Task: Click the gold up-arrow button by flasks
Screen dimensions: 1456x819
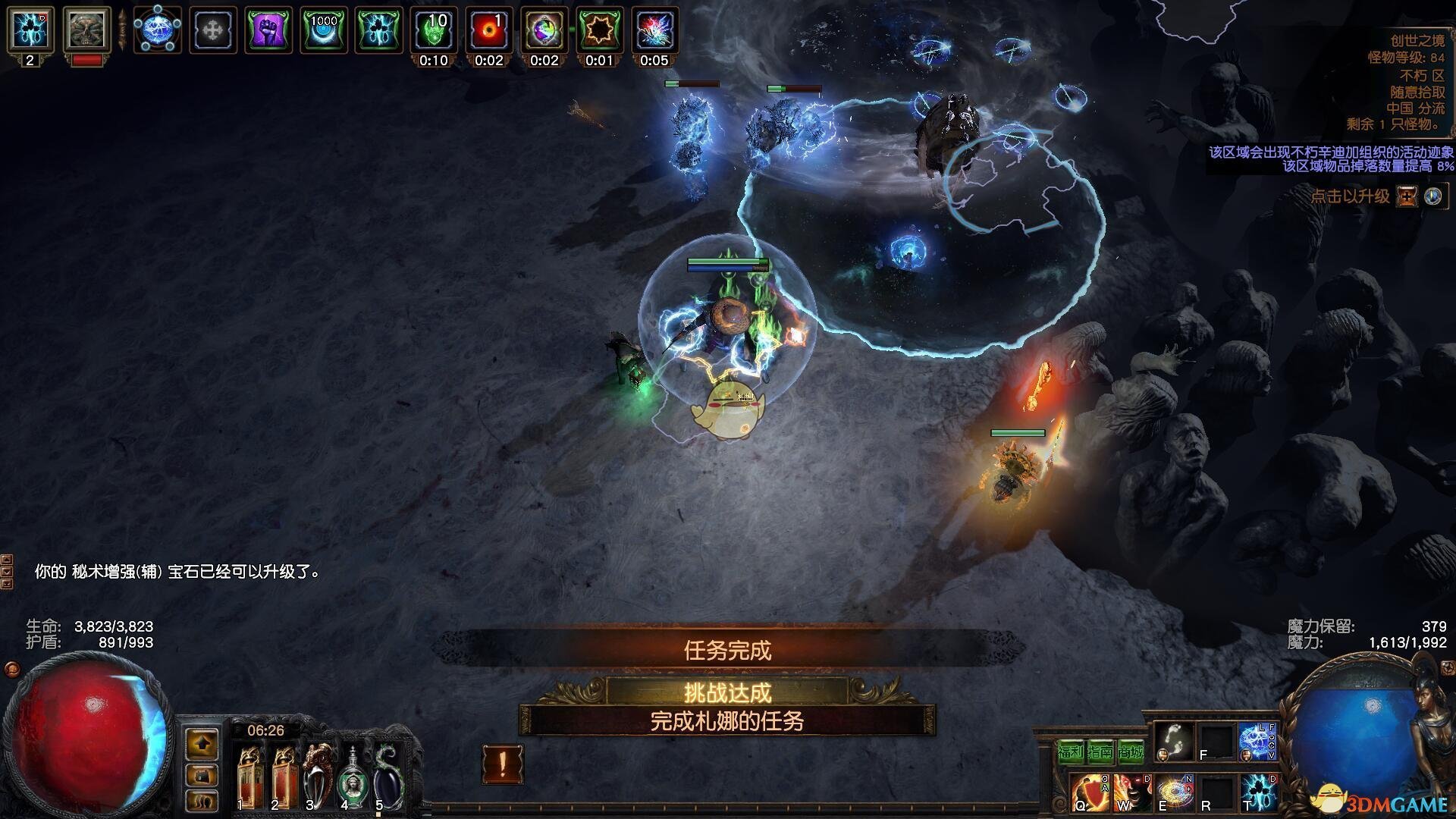Action: tap(202, 745)
